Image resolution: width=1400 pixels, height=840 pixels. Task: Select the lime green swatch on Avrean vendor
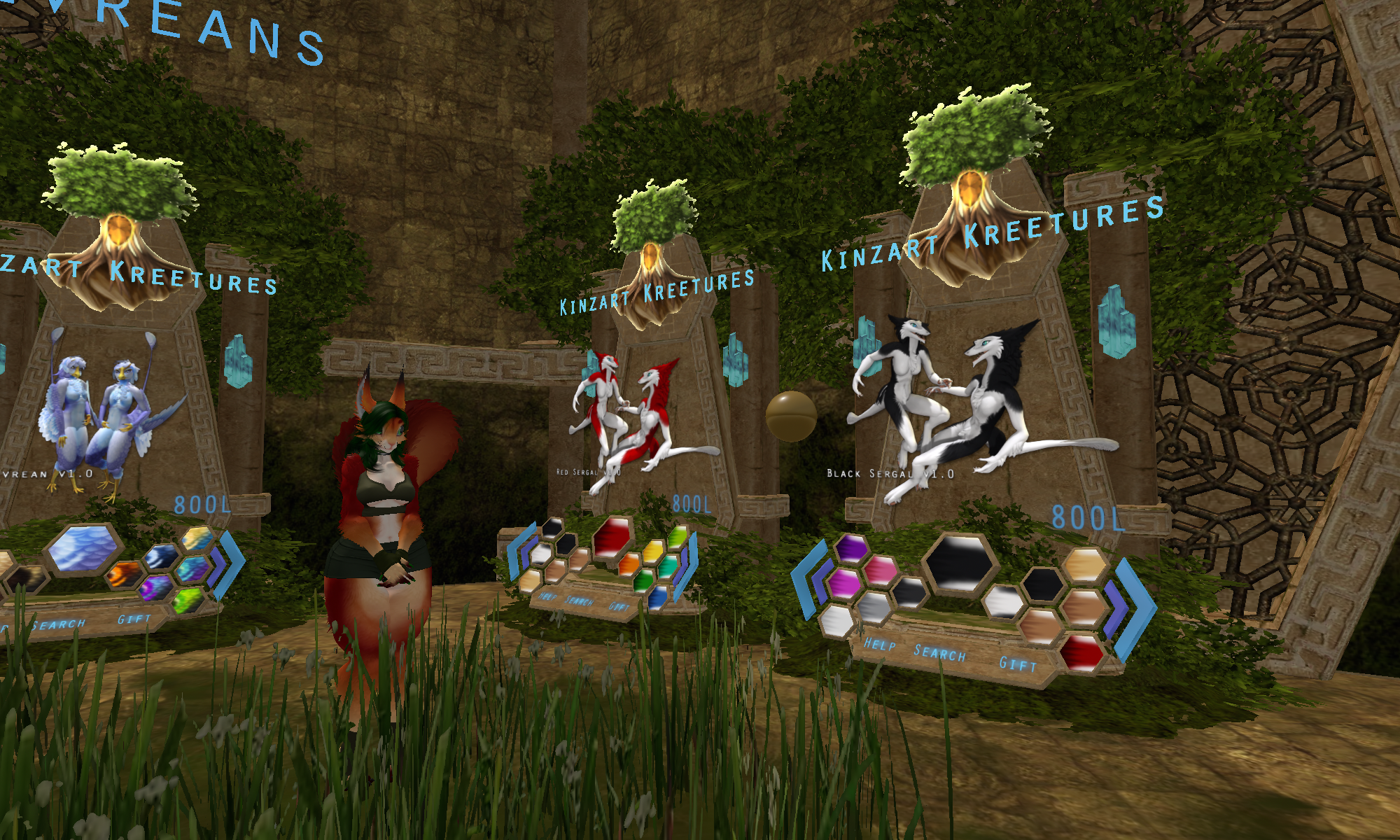188,600
